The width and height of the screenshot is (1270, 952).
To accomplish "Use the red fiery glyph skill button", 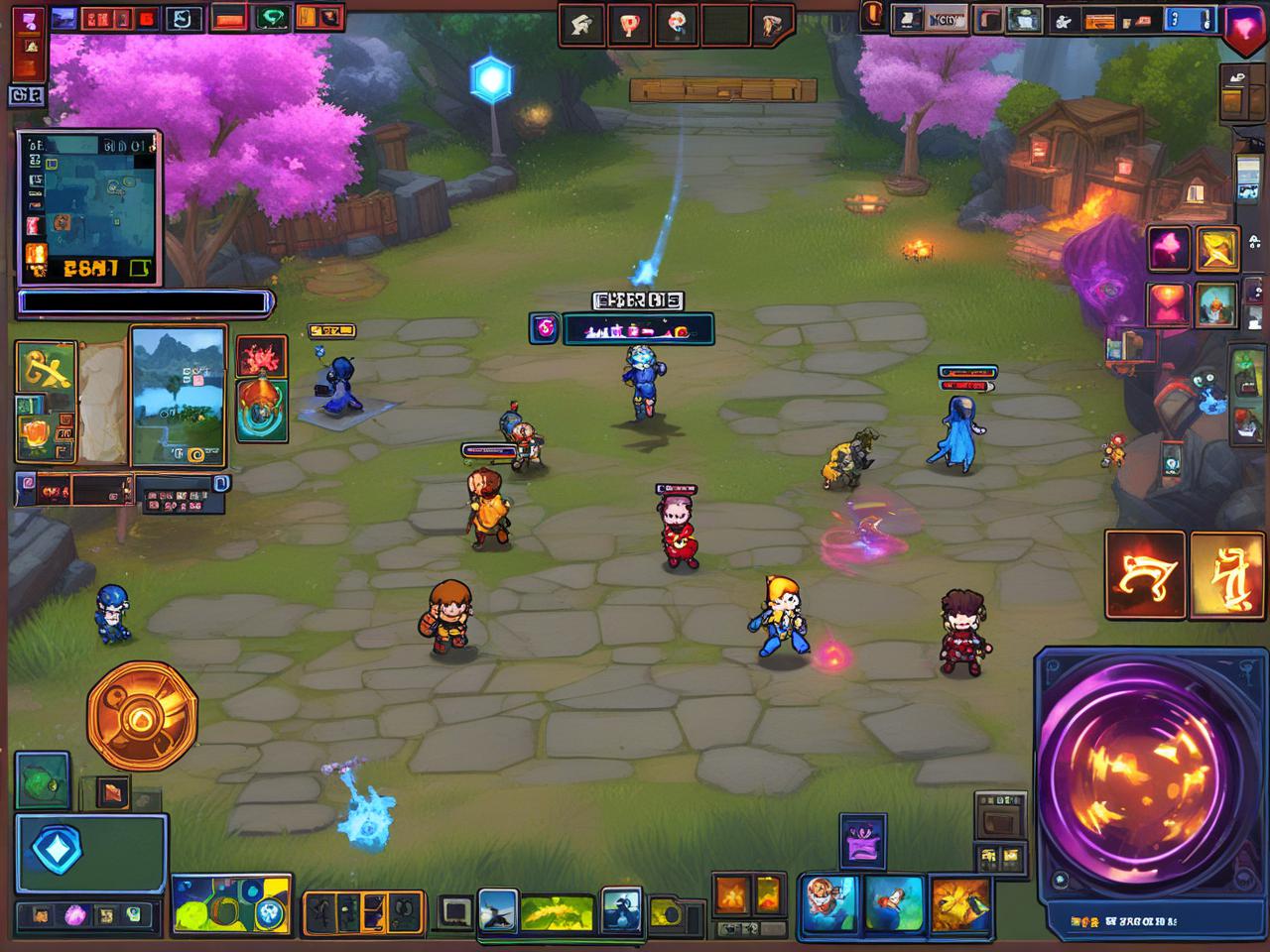I will tap(1145, 575).
